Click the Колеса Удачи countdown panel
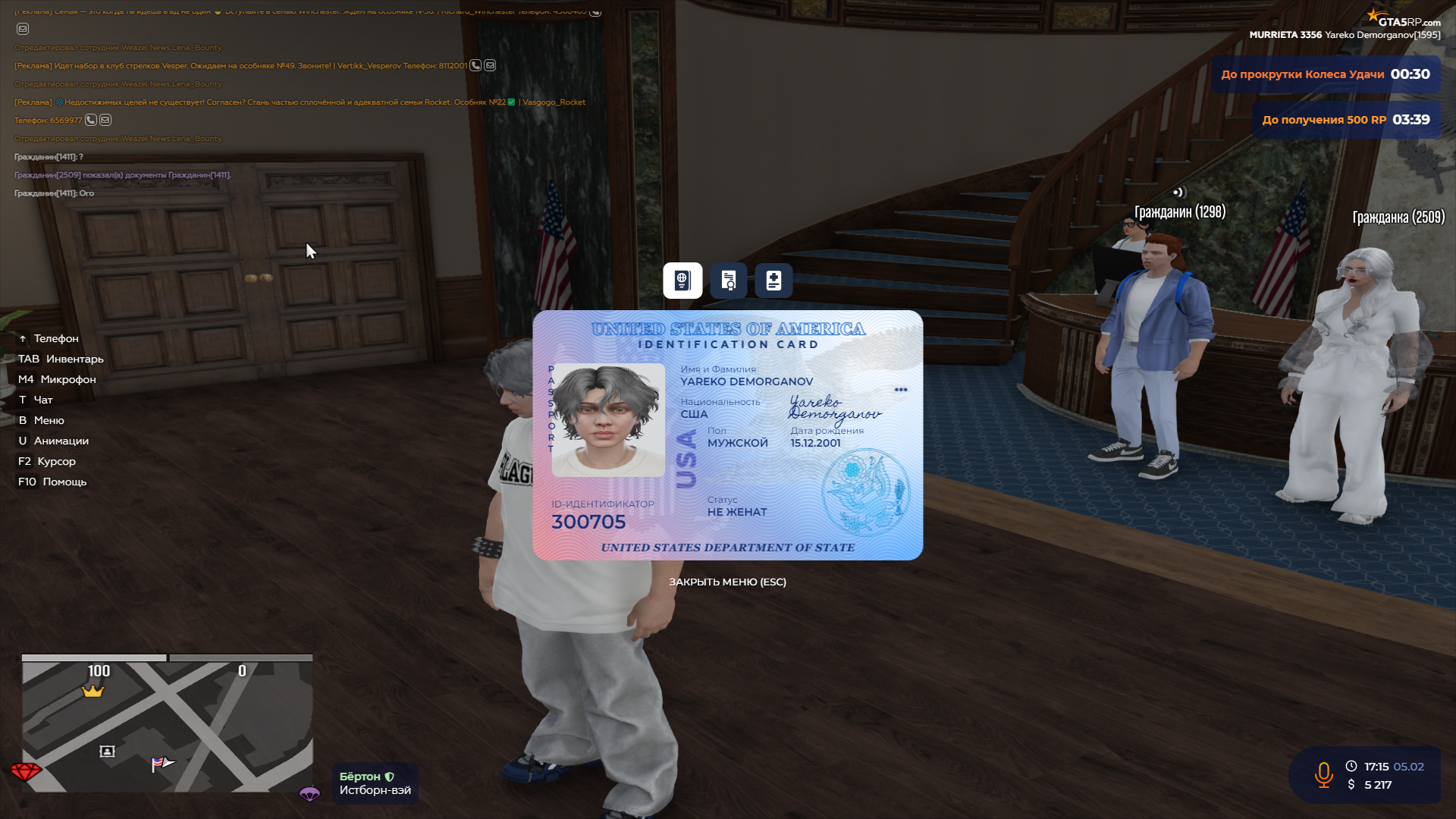Image resolution: width=1456 pixels, height=819 pixels. (x=1326, y=74)
